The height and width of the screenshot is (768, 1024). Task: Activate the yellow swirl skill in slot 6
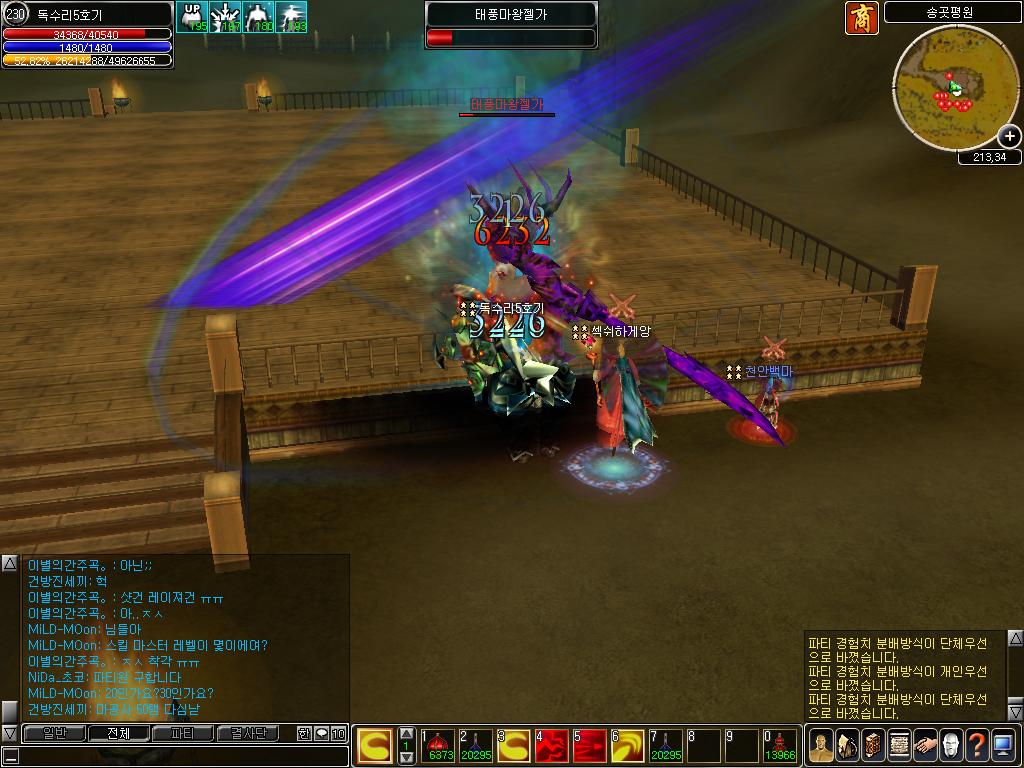point(629,746)
